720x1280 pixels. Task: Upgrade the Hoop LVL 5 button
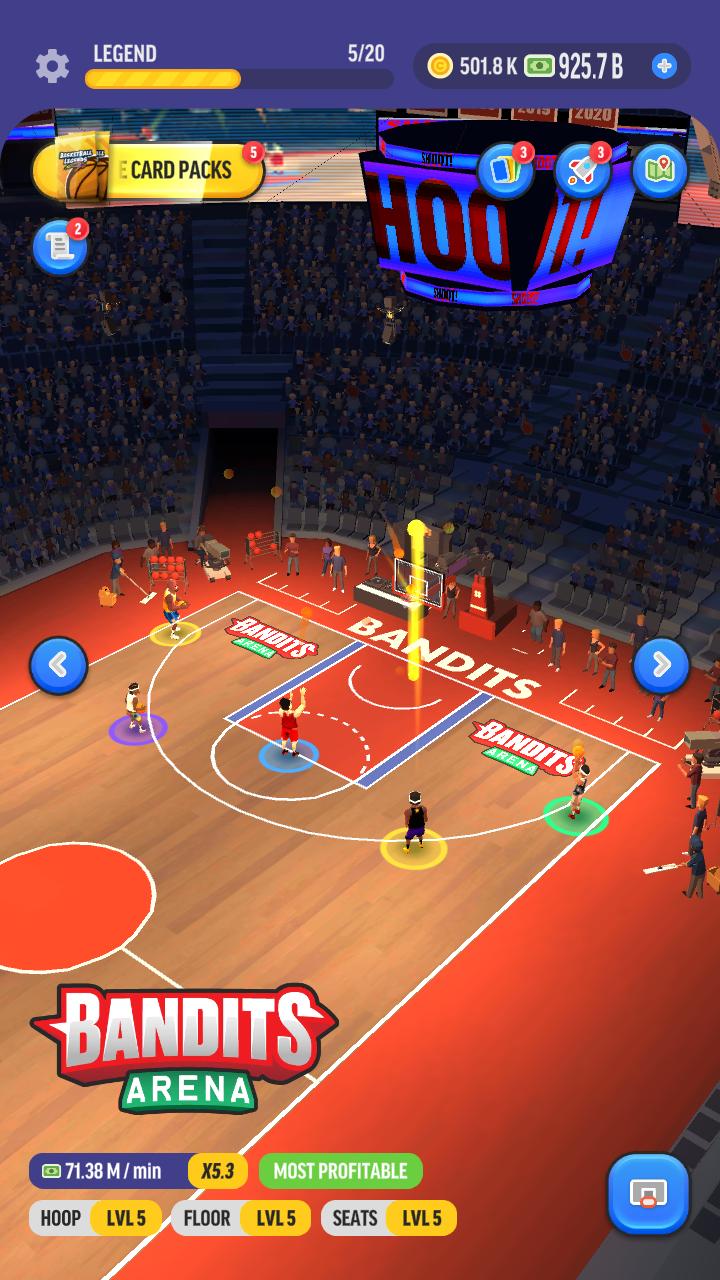click(95, 1218)
